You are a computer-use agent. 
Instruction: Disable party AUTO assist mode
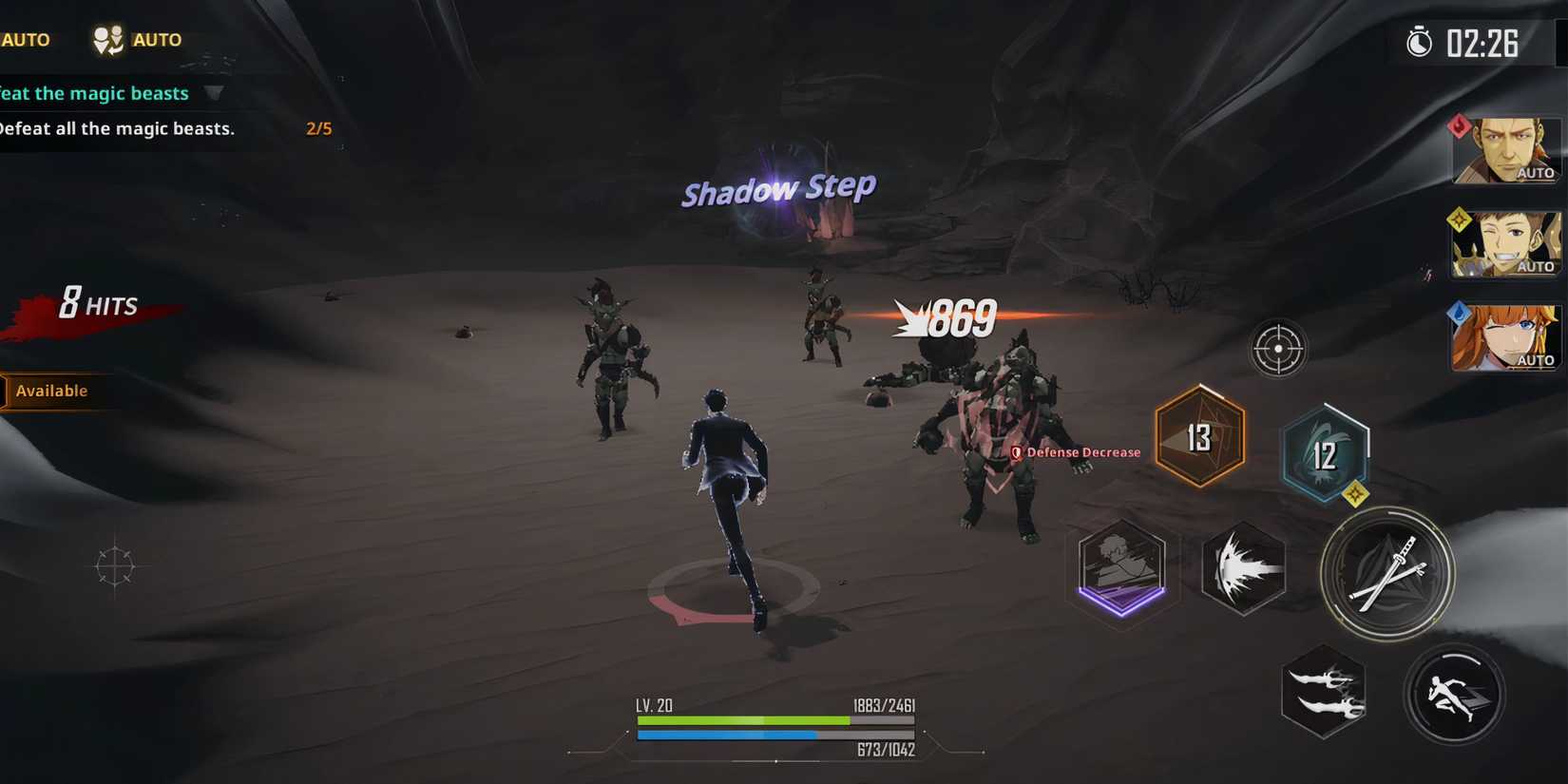coord(133,39)
